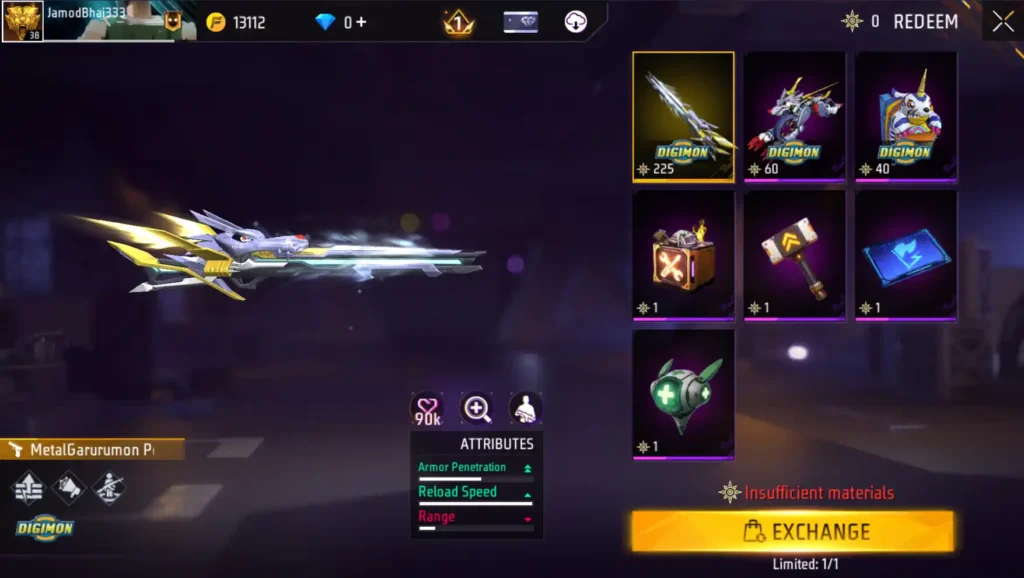The width and height of the screenshot is (1024, 578).
Task: Show the character preview icon
Action: [526, 408]
